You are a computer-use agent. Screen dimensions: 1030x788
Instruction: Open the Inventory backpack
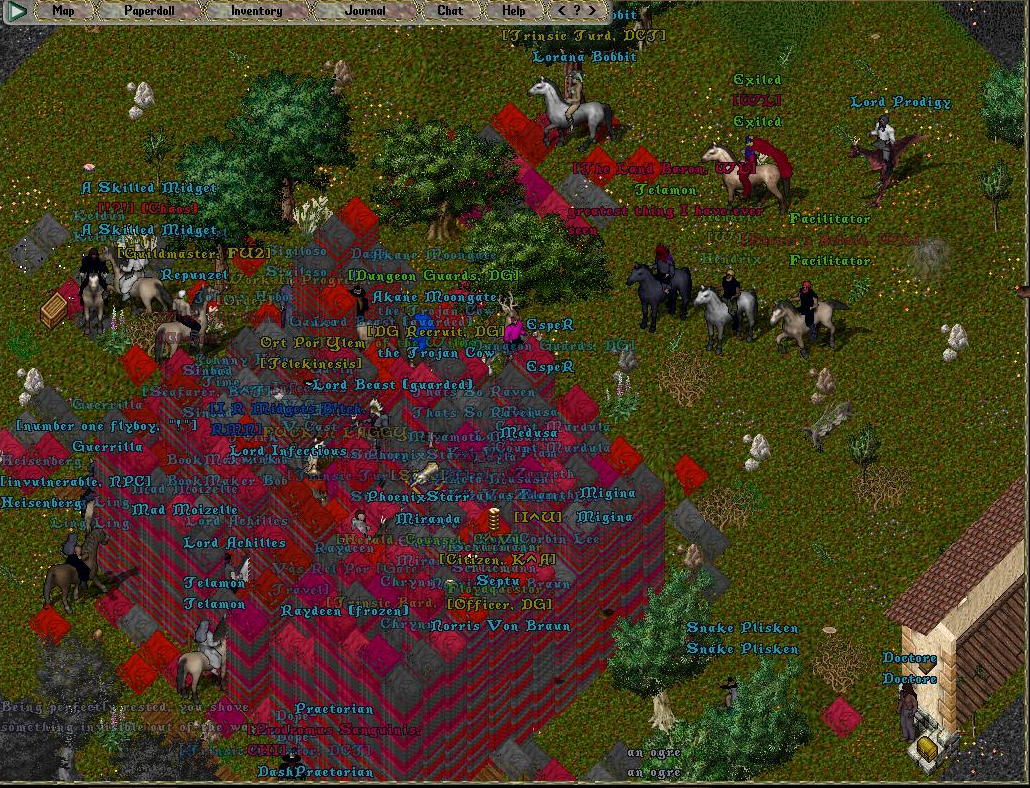click(256, 11)
